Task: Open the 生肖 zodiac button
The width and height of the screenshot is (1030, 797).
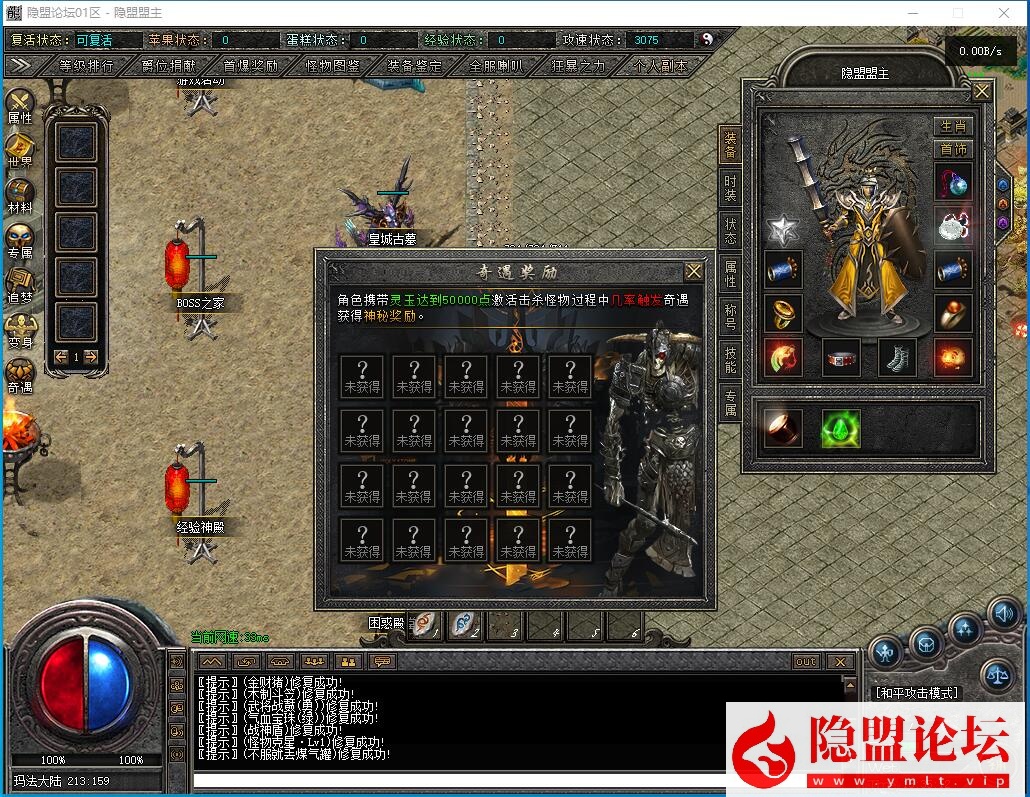Action: point(954,126)
